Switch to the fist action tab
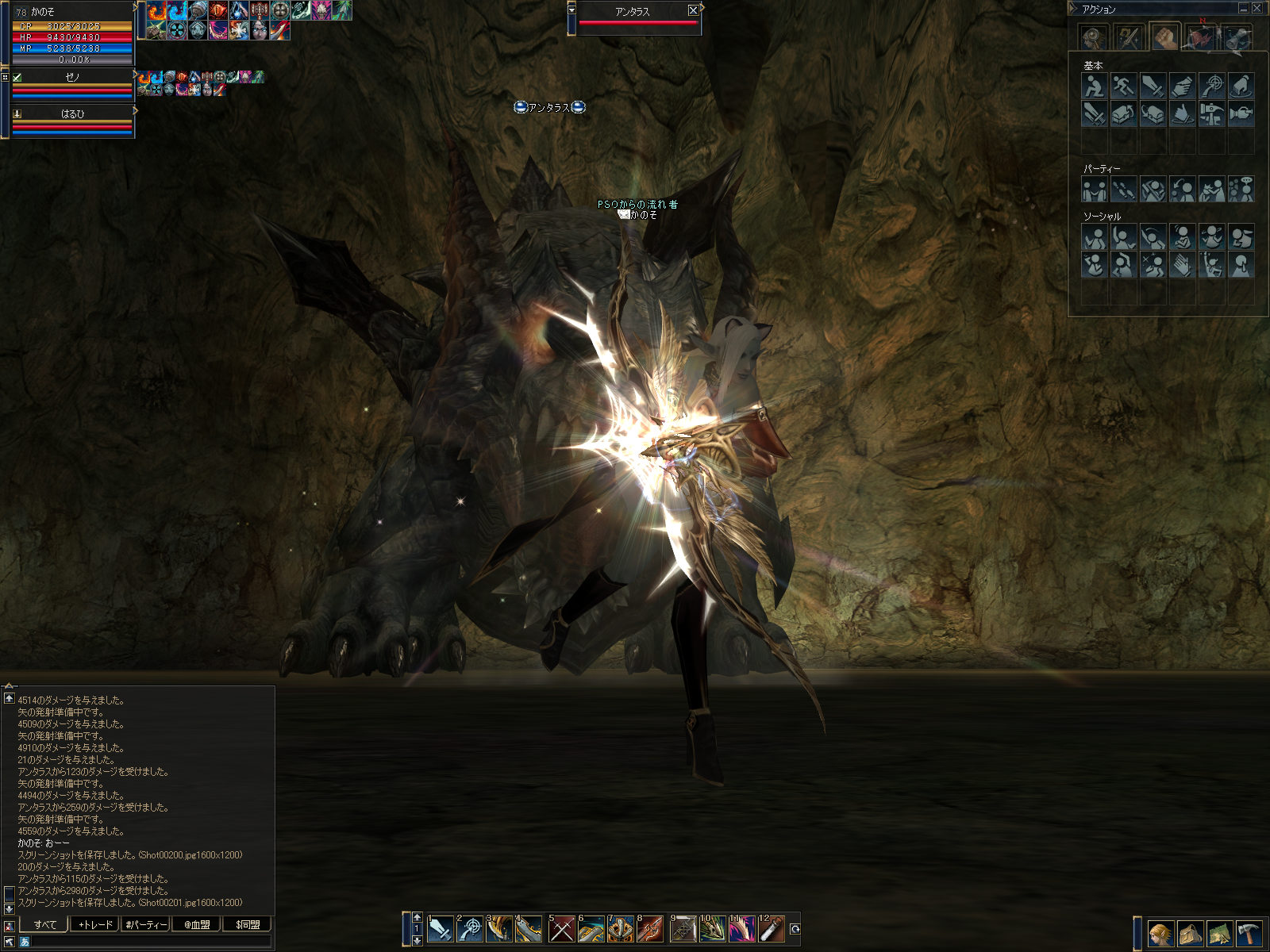 [1164, 37]
